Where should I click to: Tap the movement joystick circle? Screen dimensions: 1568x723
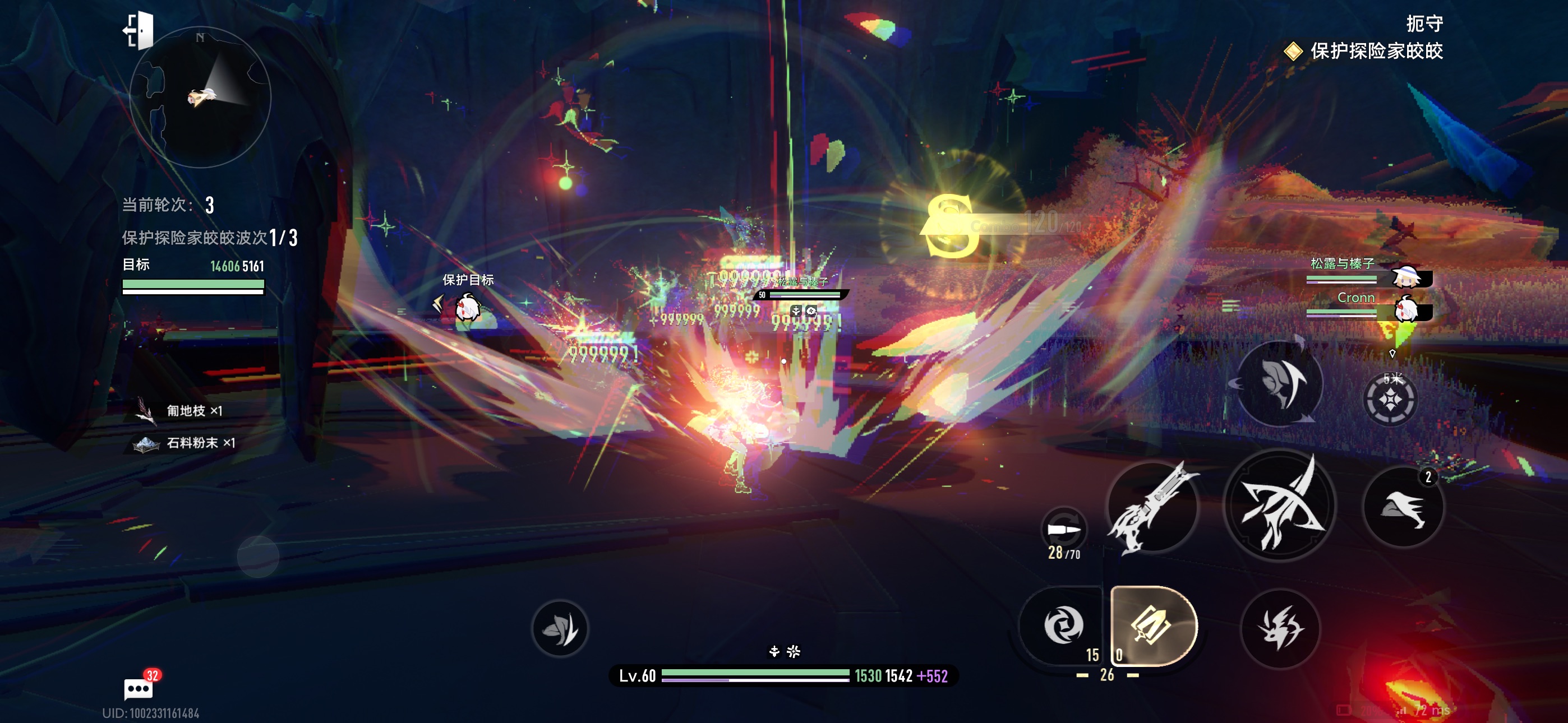click(258, 556)
